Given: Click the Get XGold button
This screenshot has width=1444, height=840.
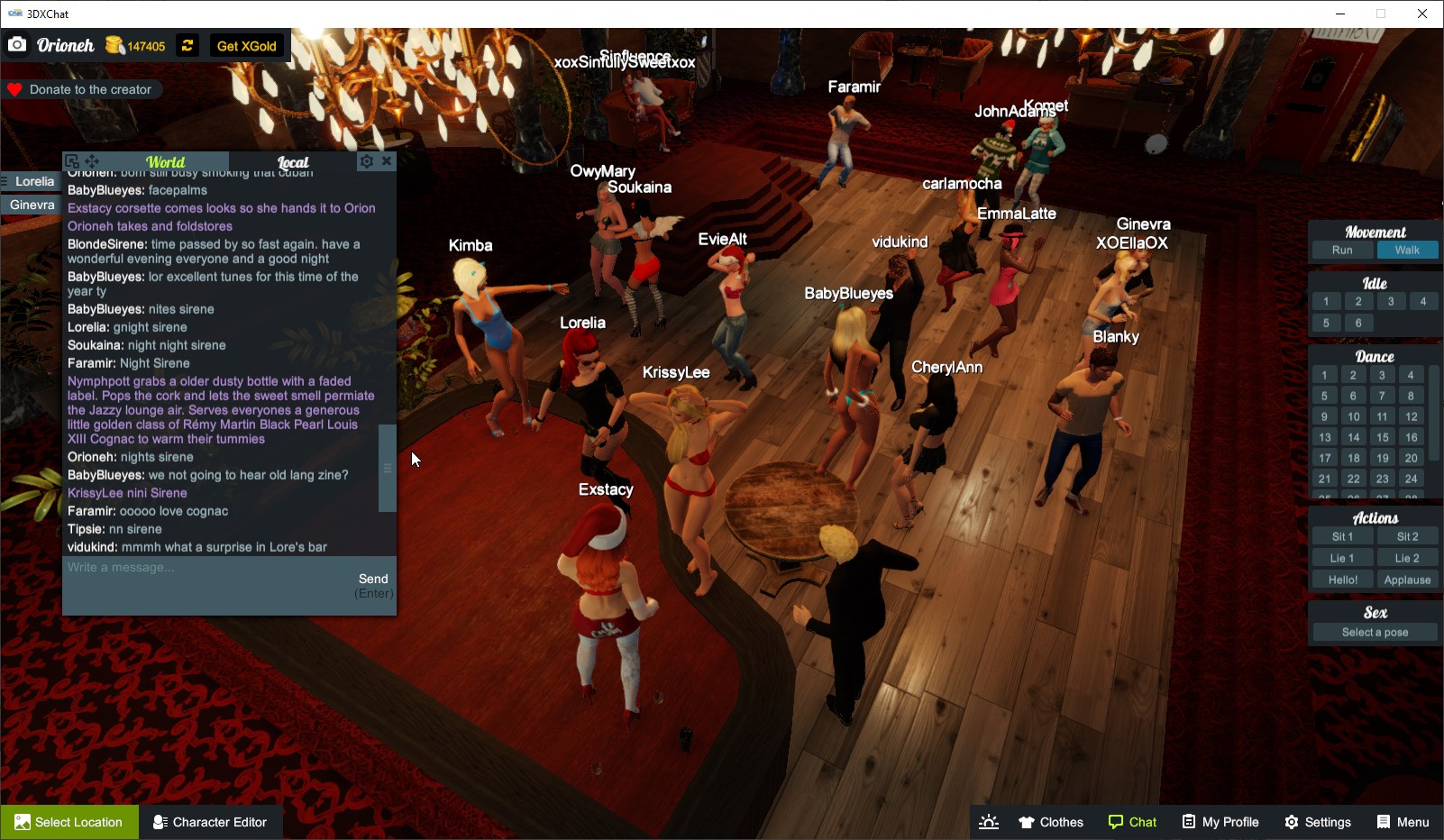Looking at the screenshot, I should 246,45.
